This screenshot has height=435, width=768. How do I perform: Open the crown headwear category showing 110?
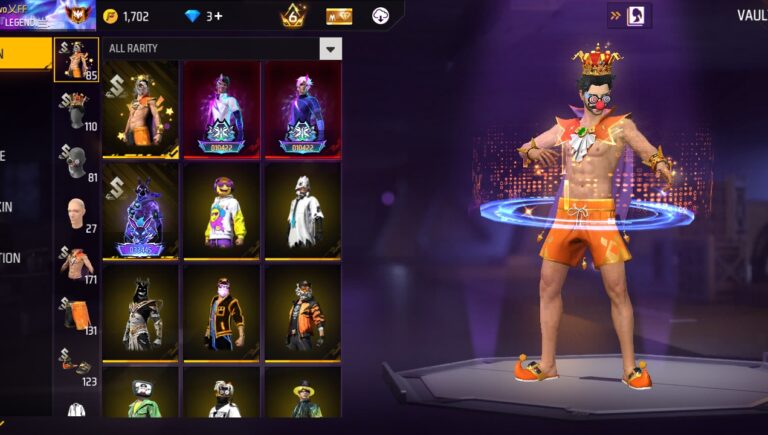point(76,110)
